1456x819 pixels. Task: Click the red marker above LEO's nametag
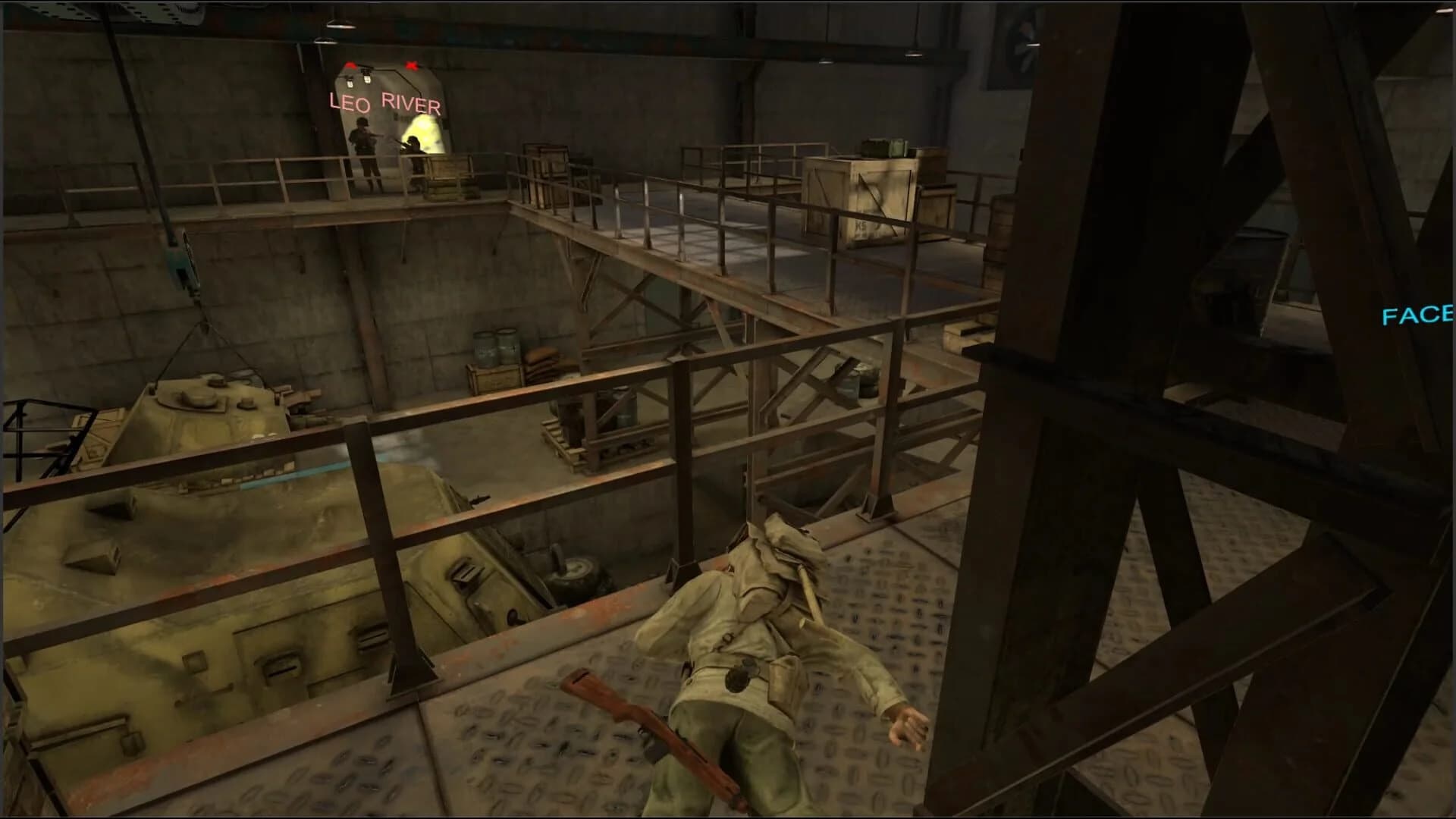pyautogui.click(x=350, y=64)
